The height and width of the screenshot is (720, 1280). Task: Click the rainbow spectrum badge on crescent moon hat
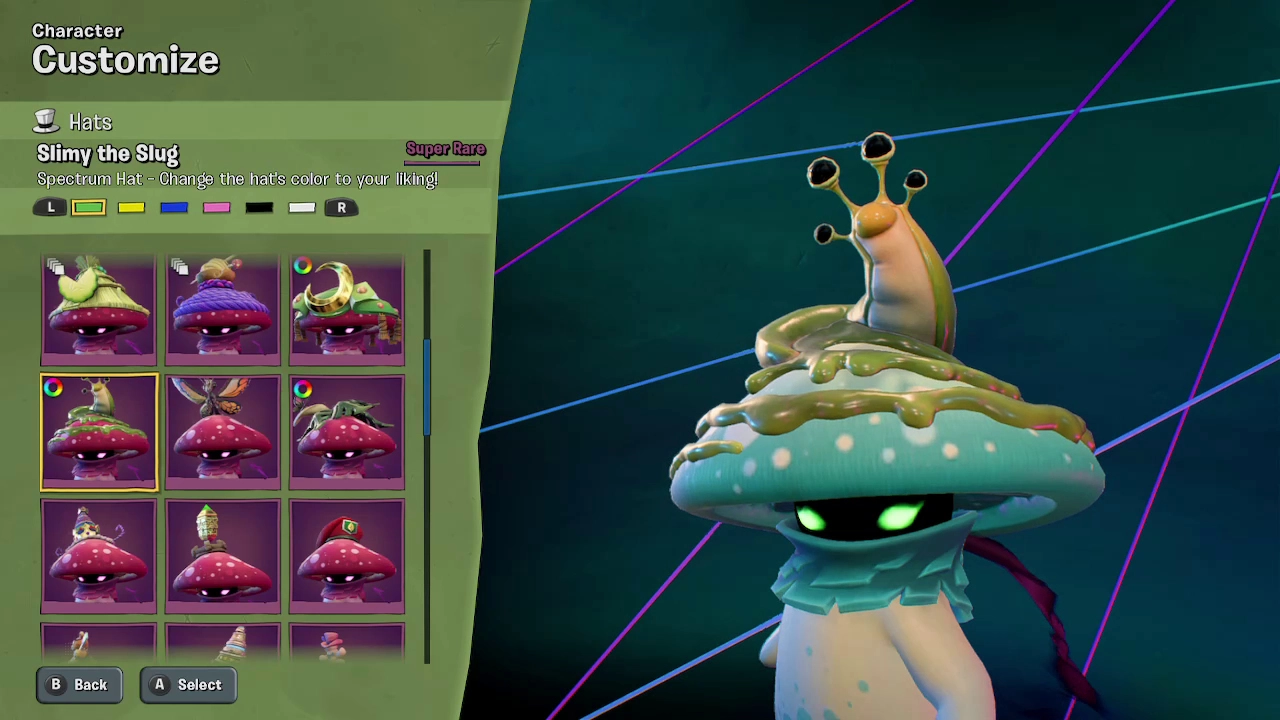tap(303, 266)
